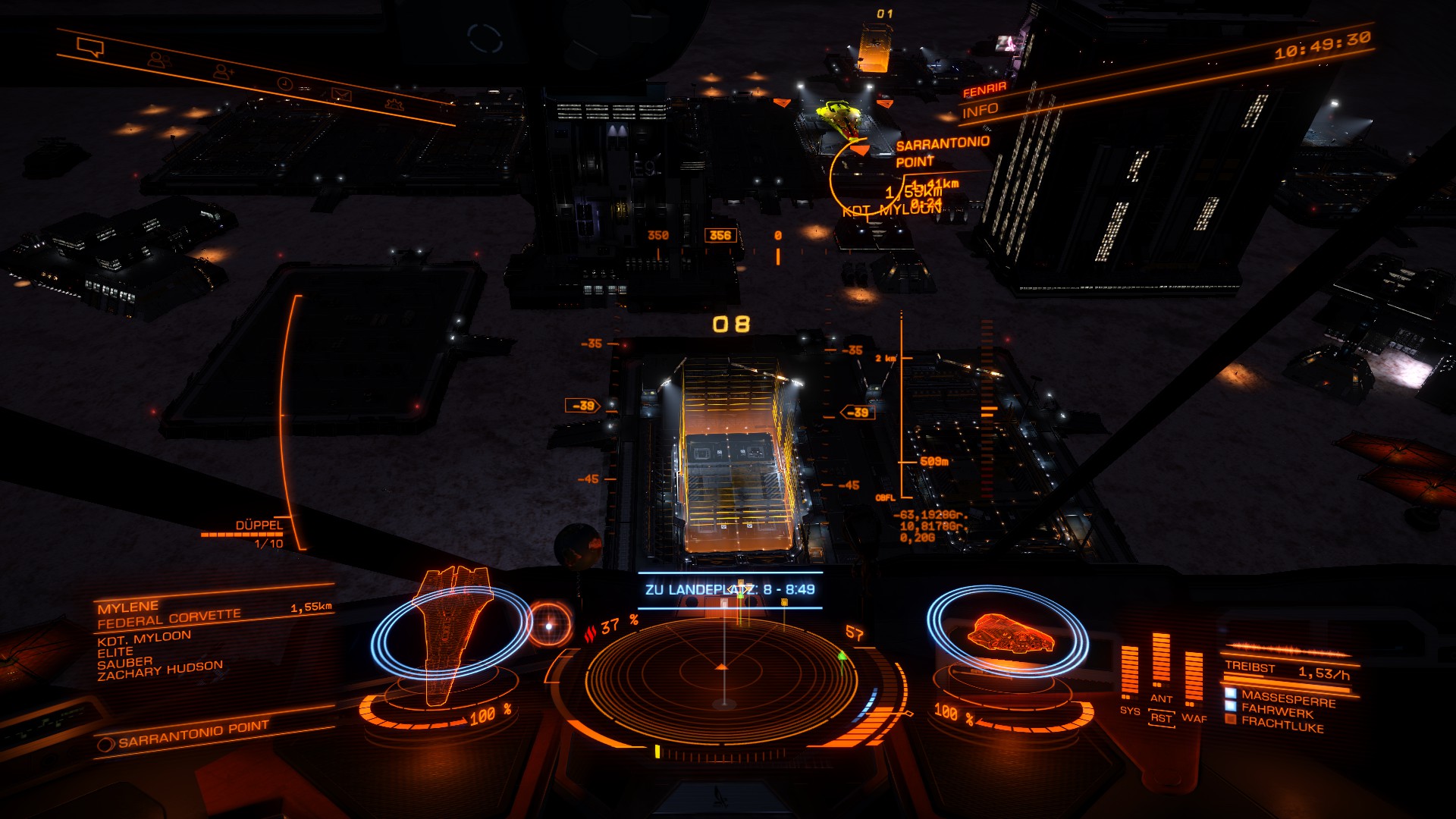Select the add-friend icon tab
Viewport: 1456px width, 819px height.
(223, 71)
